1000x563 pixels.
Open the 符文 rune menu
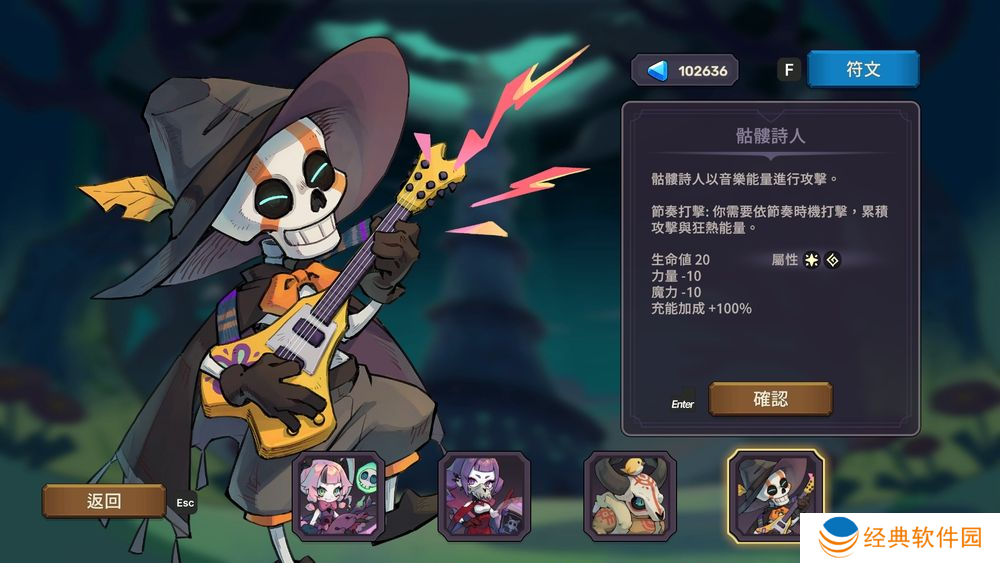(862, 69)
